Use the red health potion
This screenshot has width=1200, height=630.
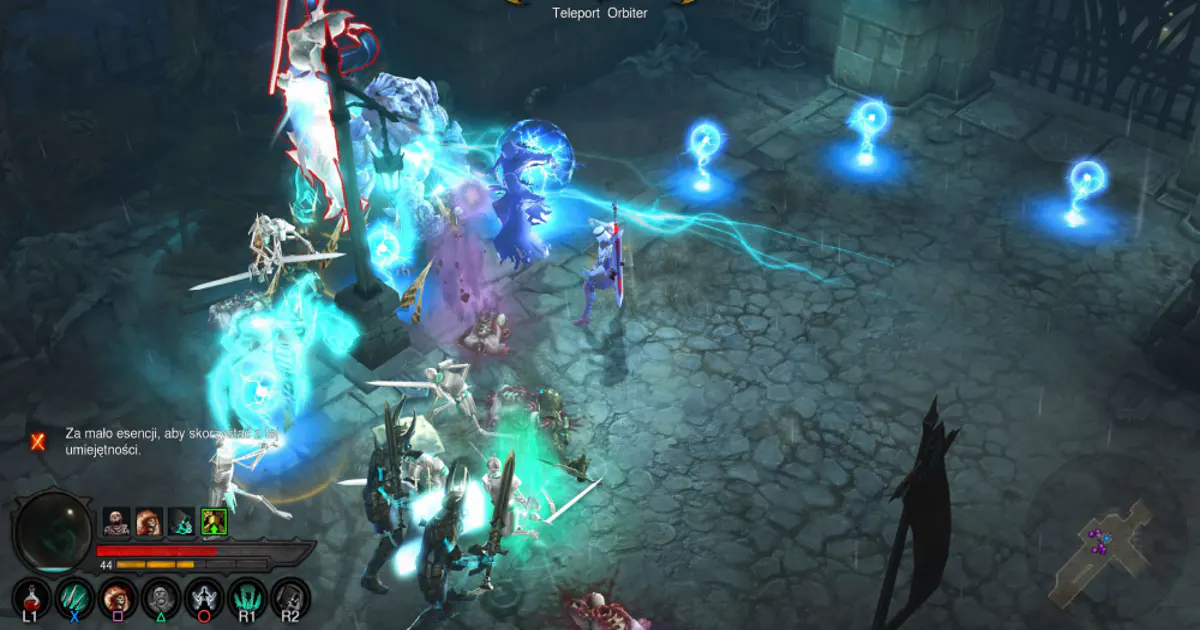[x=31, y=598]
